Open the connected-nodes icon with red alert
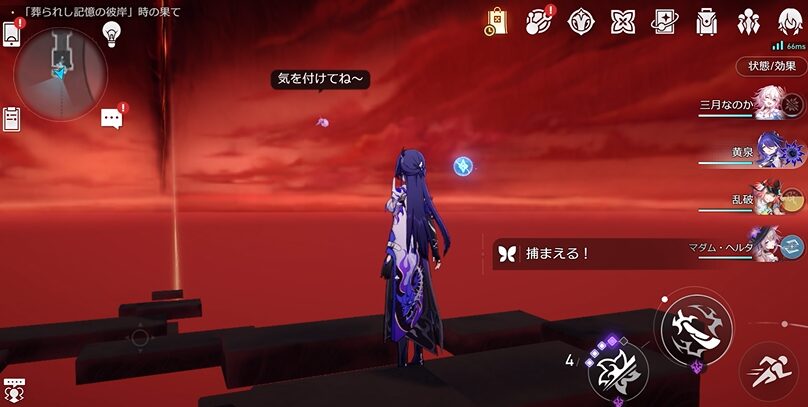 click(x=539, y=21)
